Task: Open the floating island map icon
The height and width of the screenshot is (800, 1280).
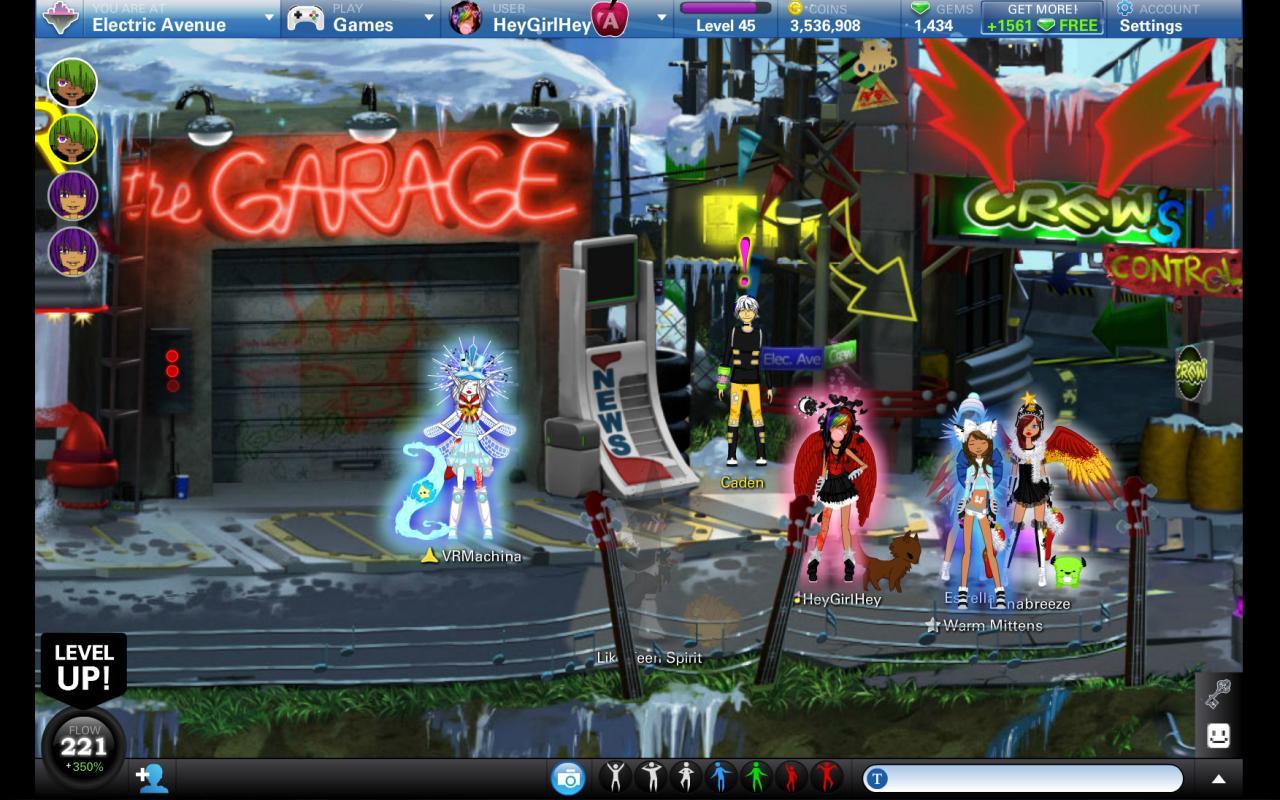Action: tap(61, 18)
